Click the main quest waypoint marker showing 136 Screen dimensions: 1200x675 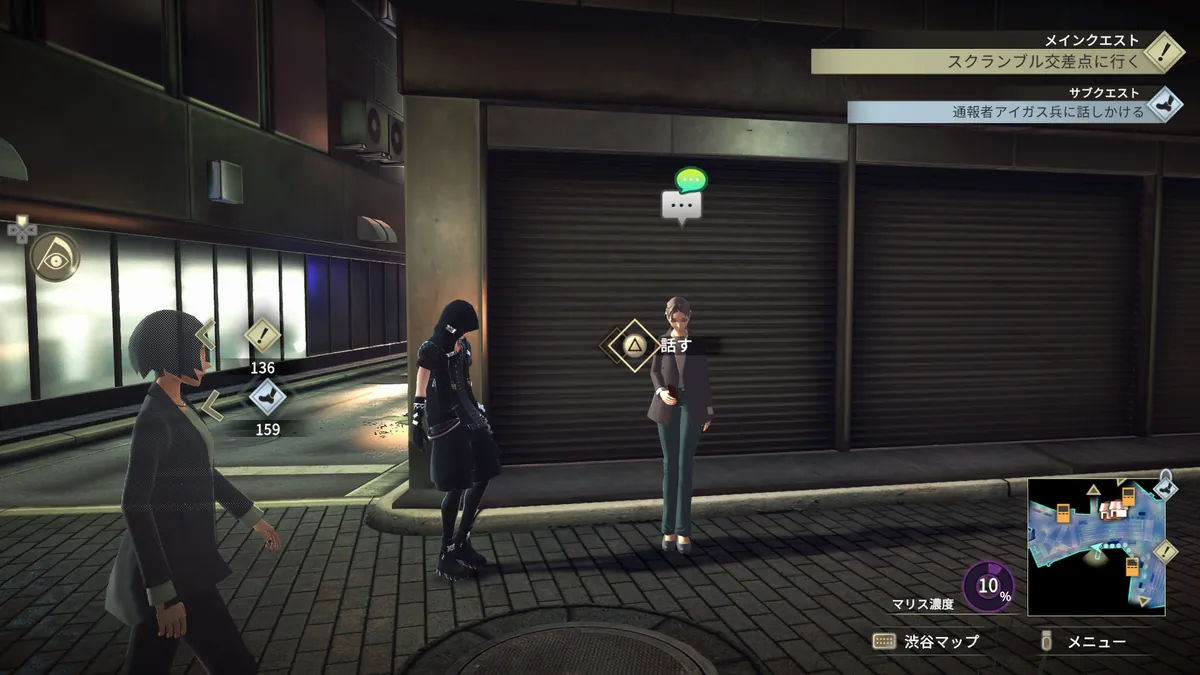click(x=262, y=334)
